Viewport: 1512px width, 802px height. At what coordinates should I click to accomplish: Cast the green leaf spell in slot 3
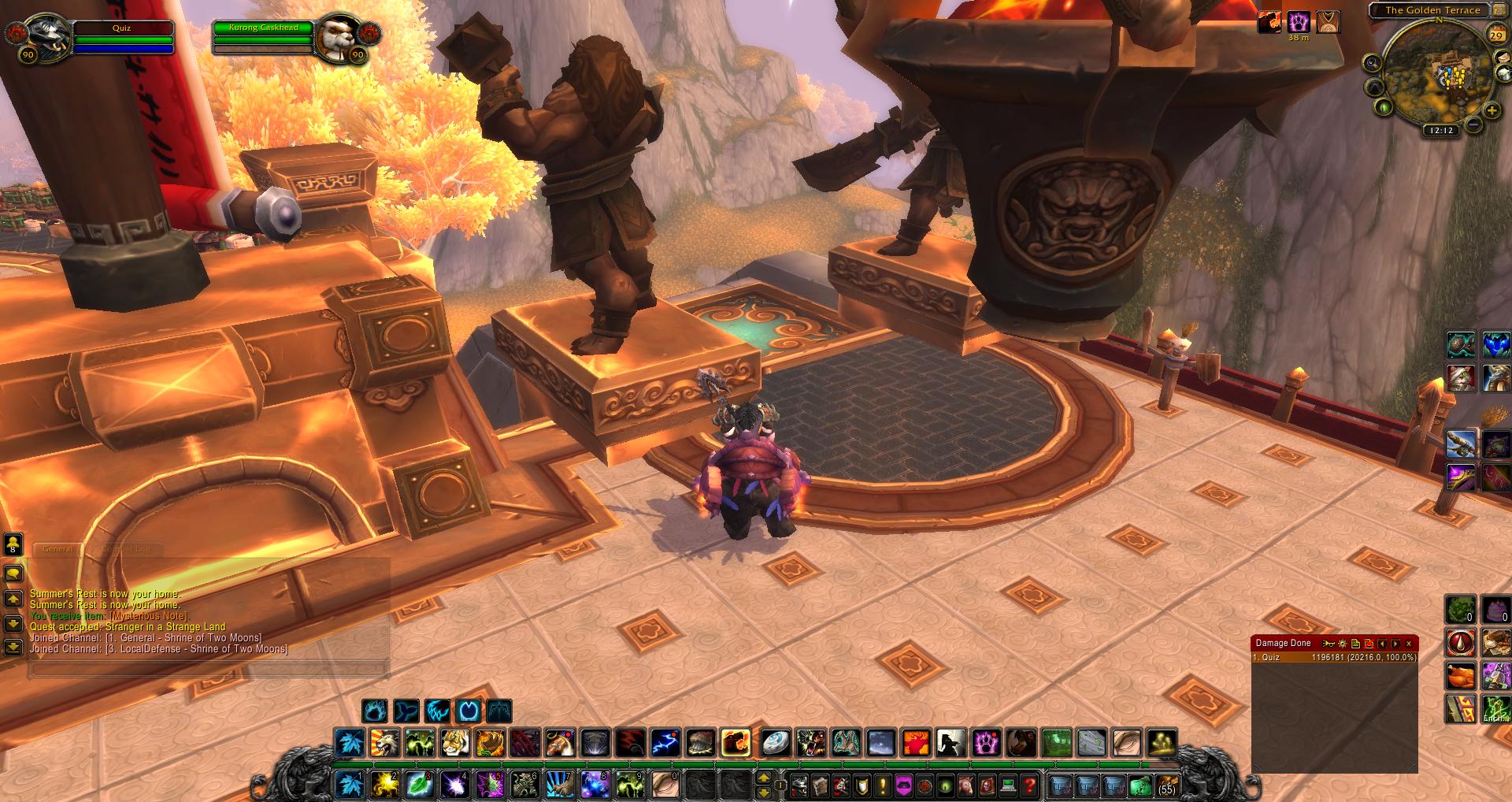pyautogui.click(x=419, y=785)
